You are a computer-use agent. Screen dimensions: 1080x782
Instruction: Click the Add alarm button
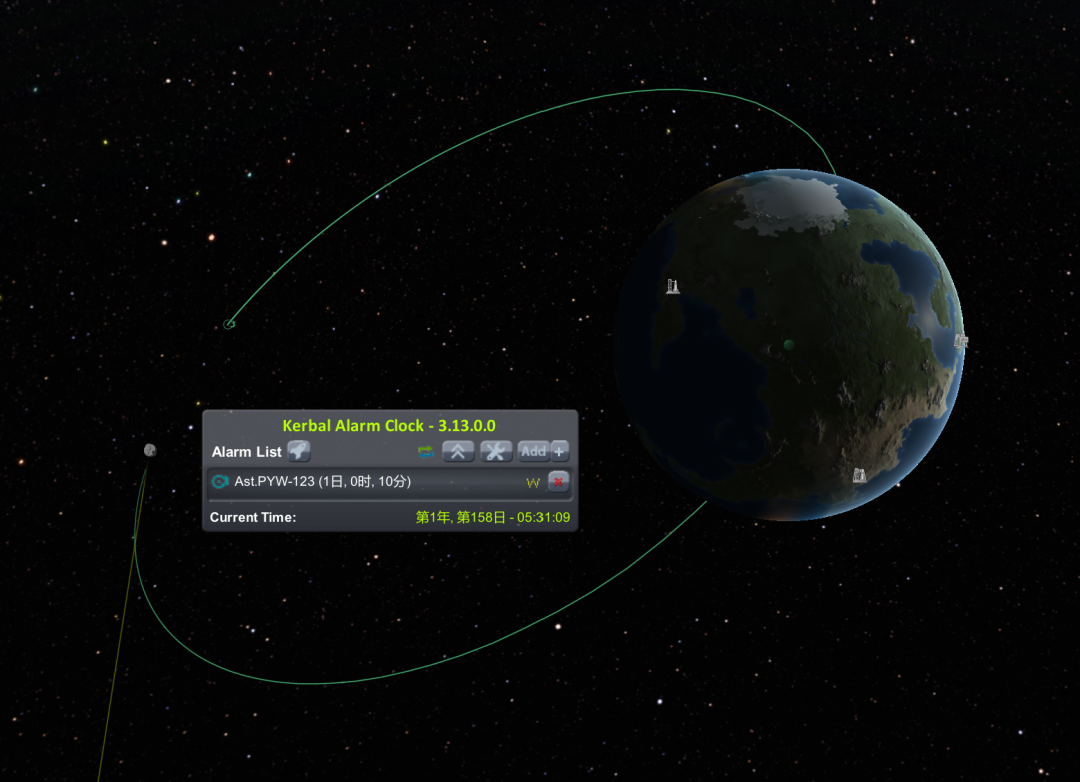click(533, 452)
